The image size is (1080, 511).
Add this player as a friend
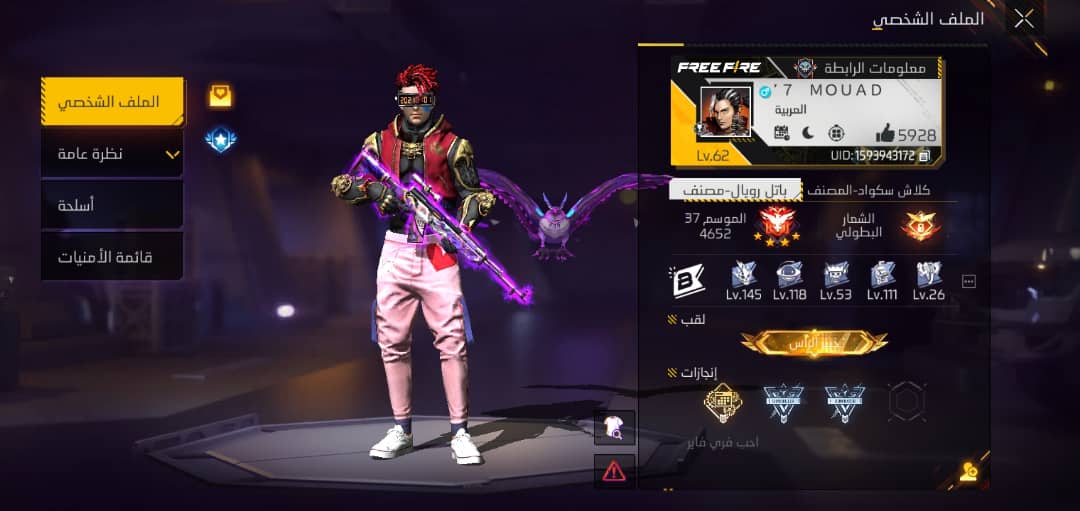pos(967,472)
